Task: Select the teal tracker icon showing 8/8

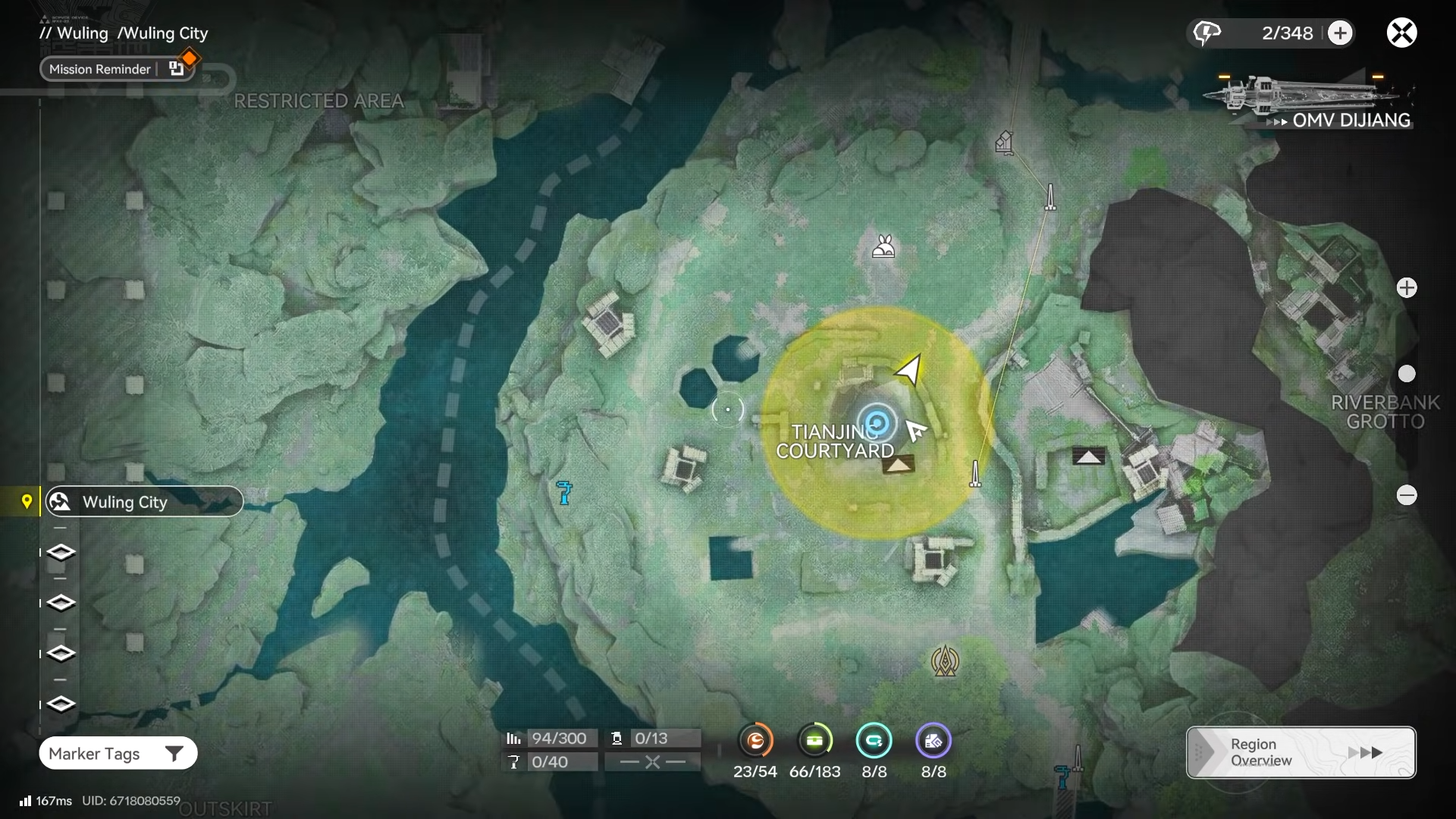Action: [874, 741]
